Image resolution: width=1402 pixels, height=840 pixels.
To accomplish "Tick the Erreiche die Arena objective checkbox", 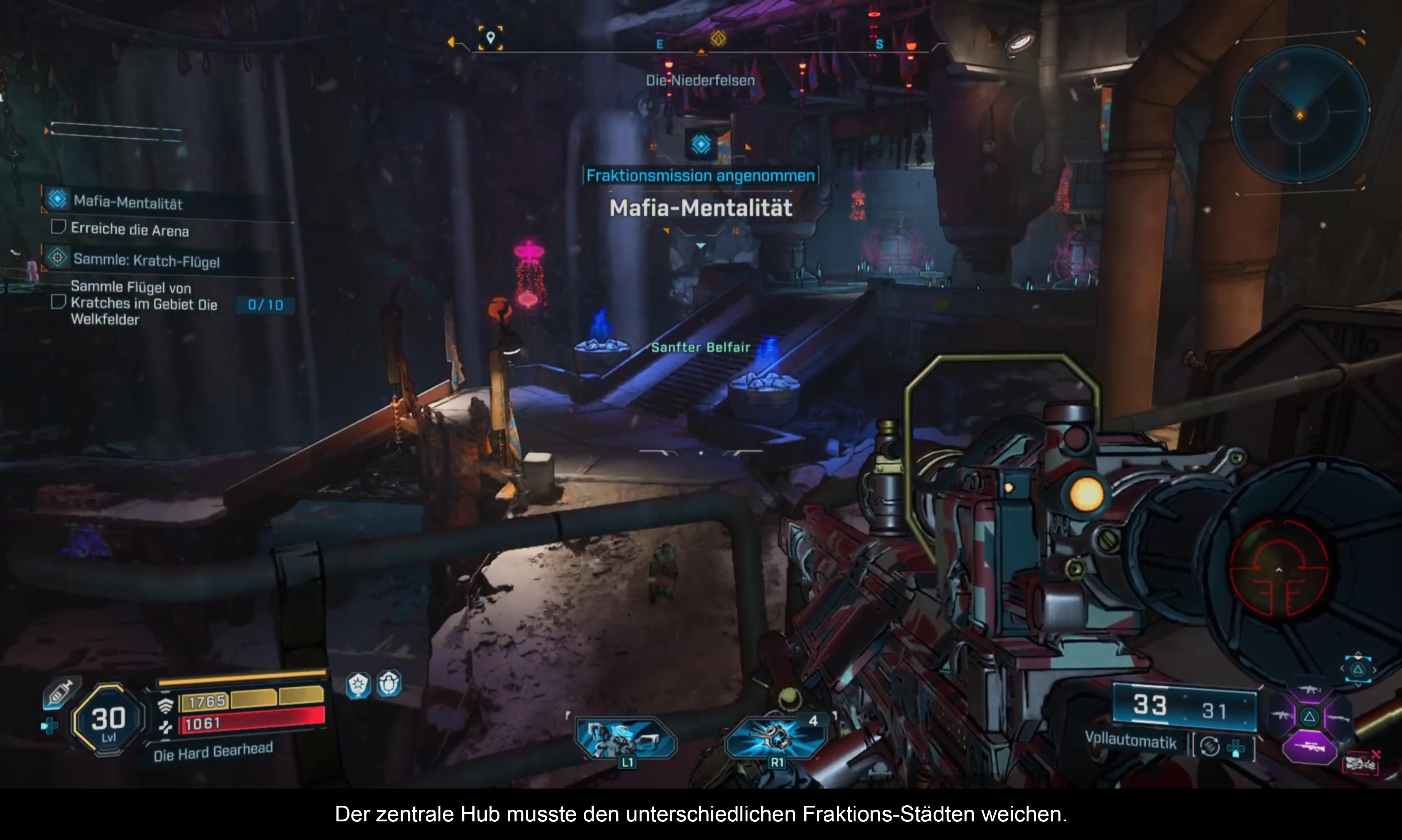I will pos(58,227).
